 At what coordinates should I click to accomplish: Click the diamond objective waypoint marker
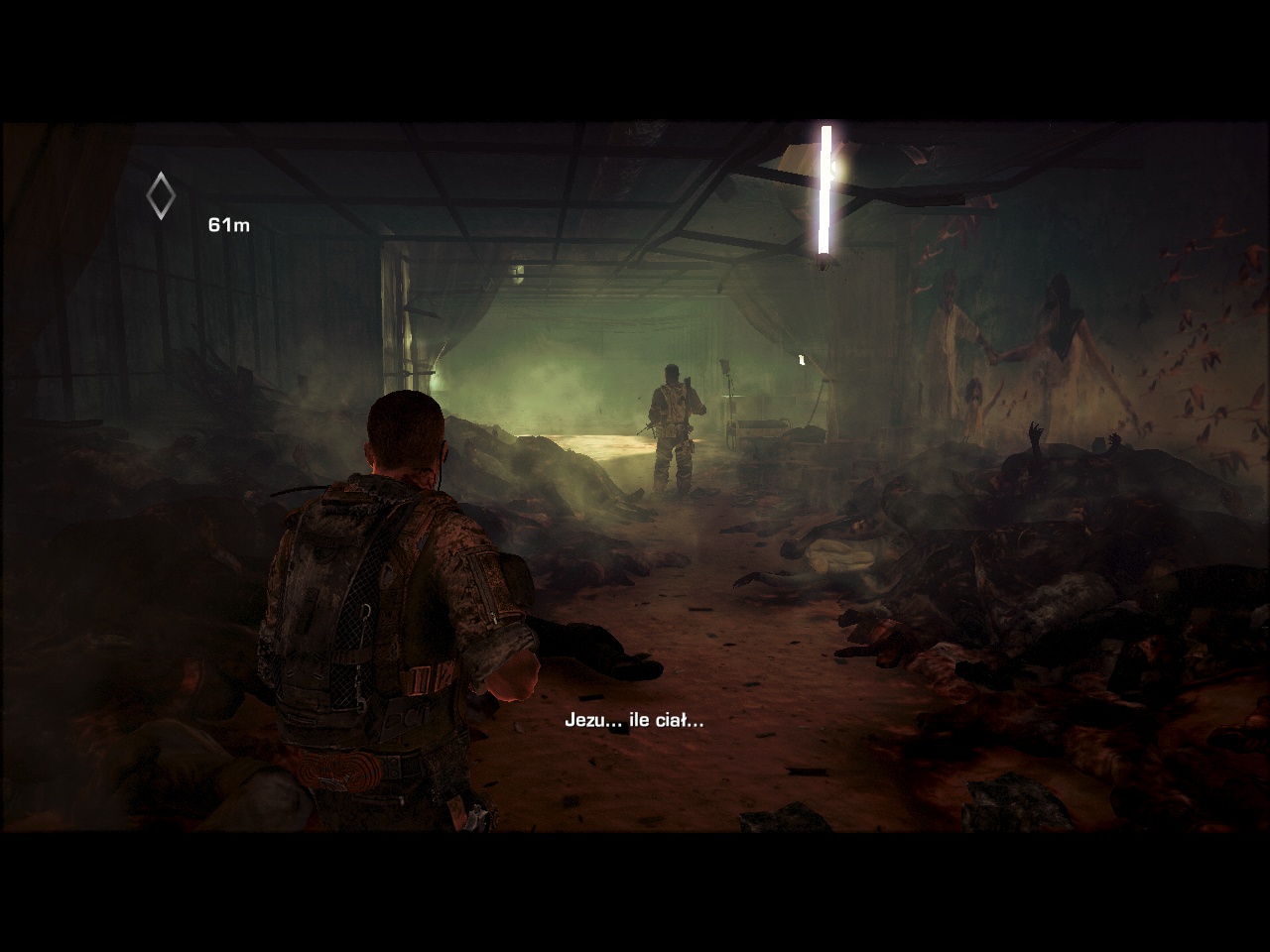(x=161, y=196)
